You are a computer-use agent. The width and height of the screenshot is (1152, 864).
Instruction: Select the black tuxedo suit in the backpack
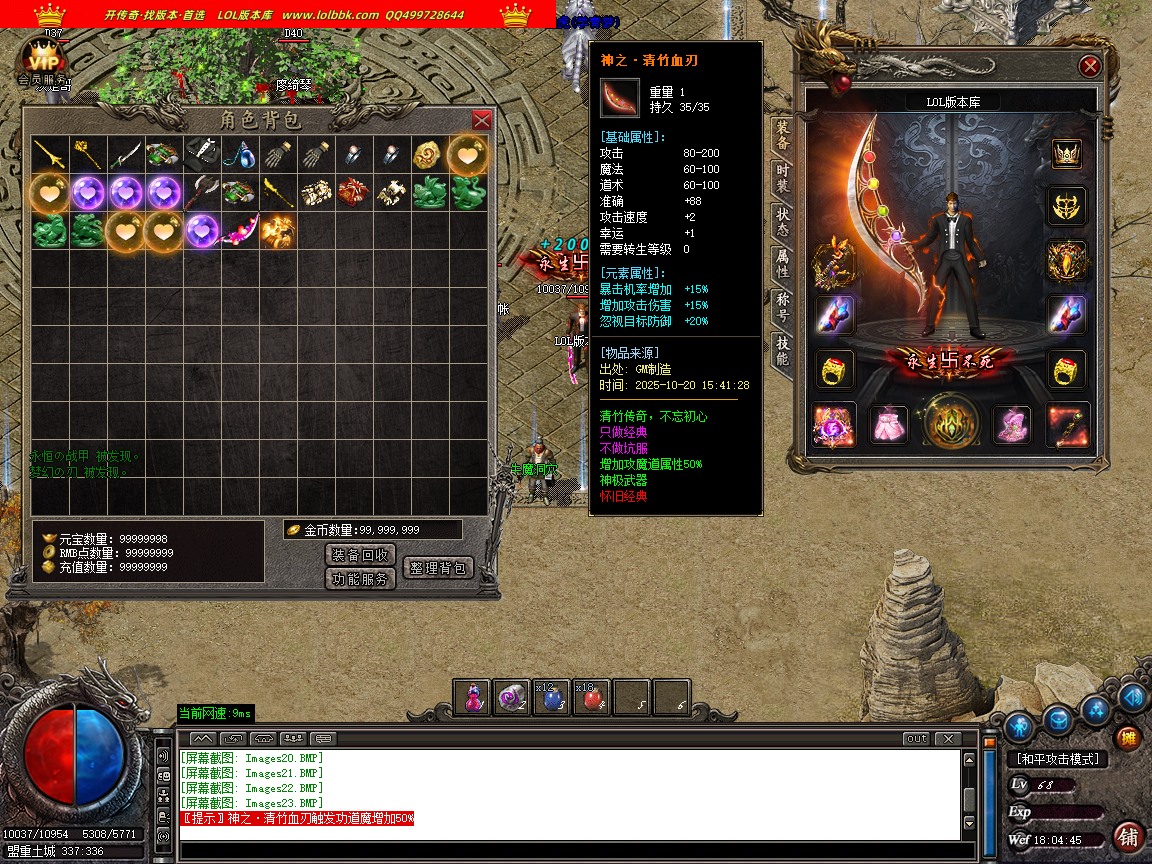click(x=201, y=154)
